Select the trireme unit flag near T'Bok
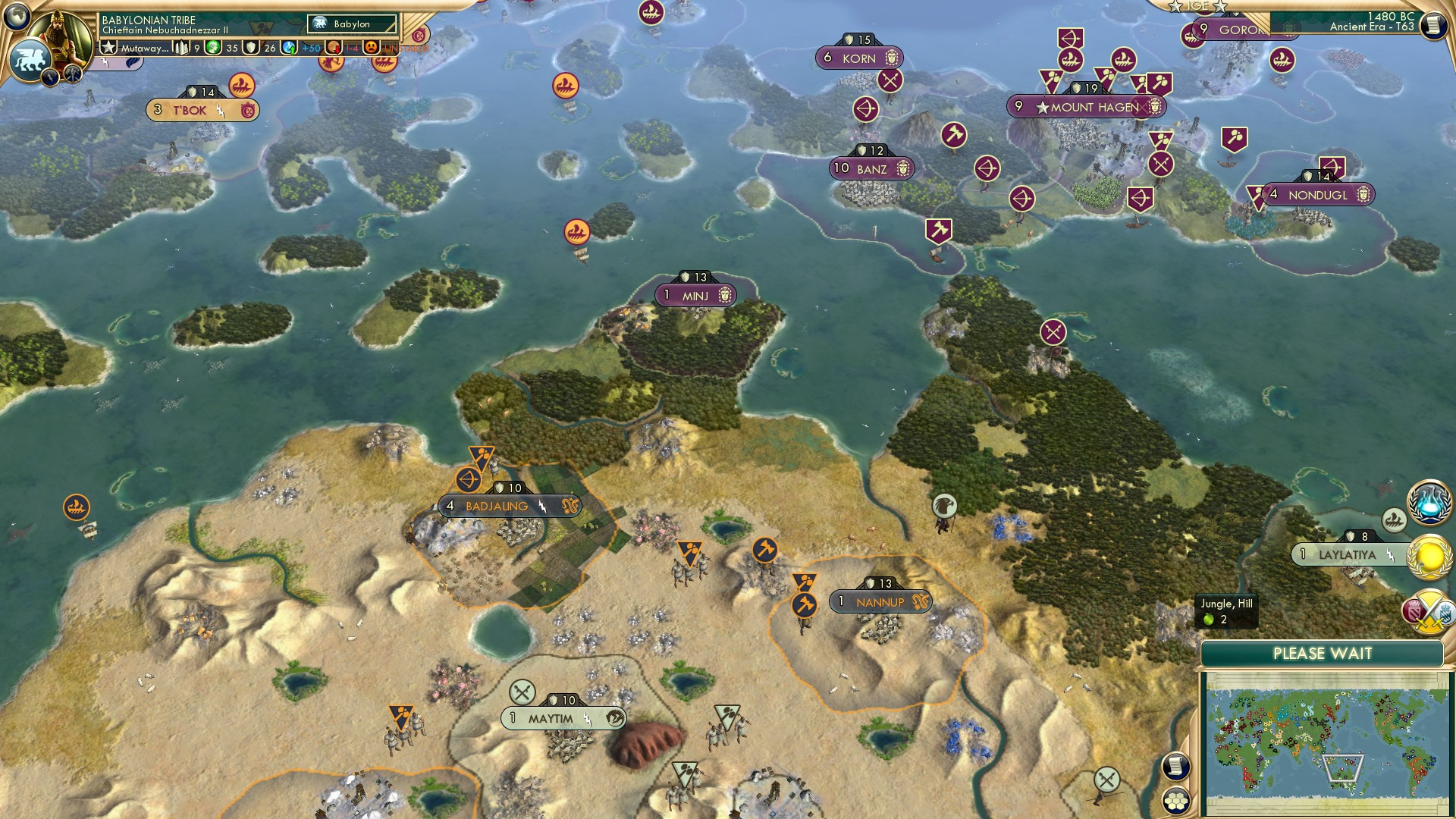 [240, 86]
